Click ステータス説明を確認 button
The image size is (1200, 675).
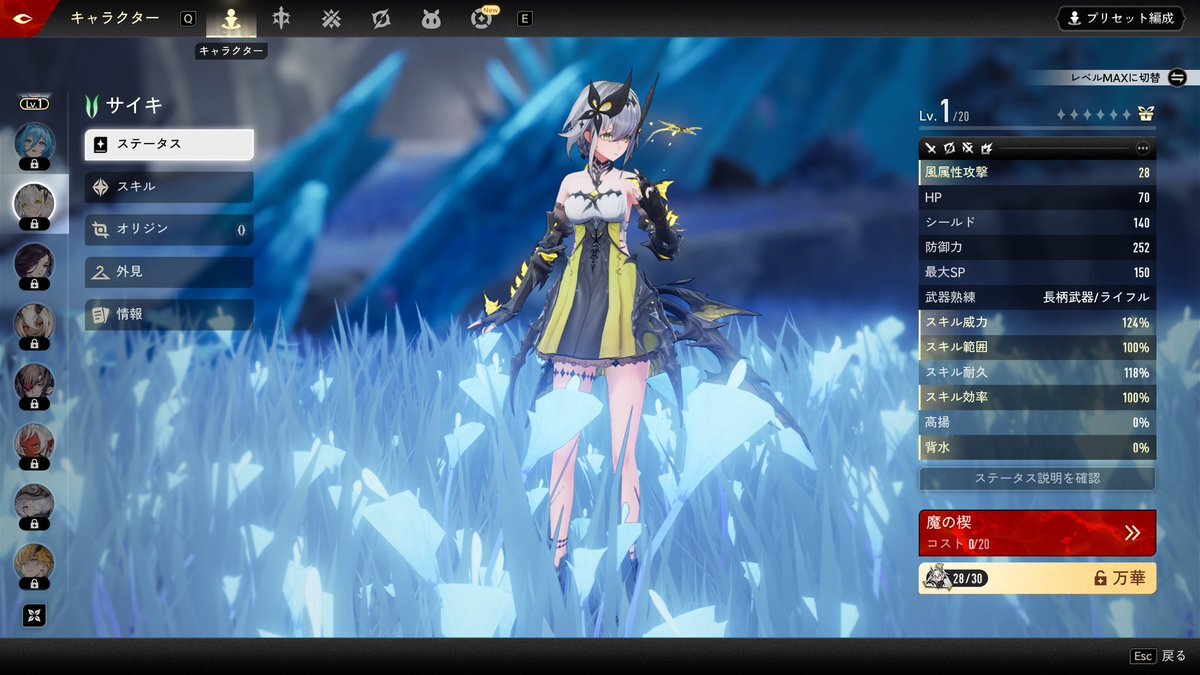point(1037,478)
